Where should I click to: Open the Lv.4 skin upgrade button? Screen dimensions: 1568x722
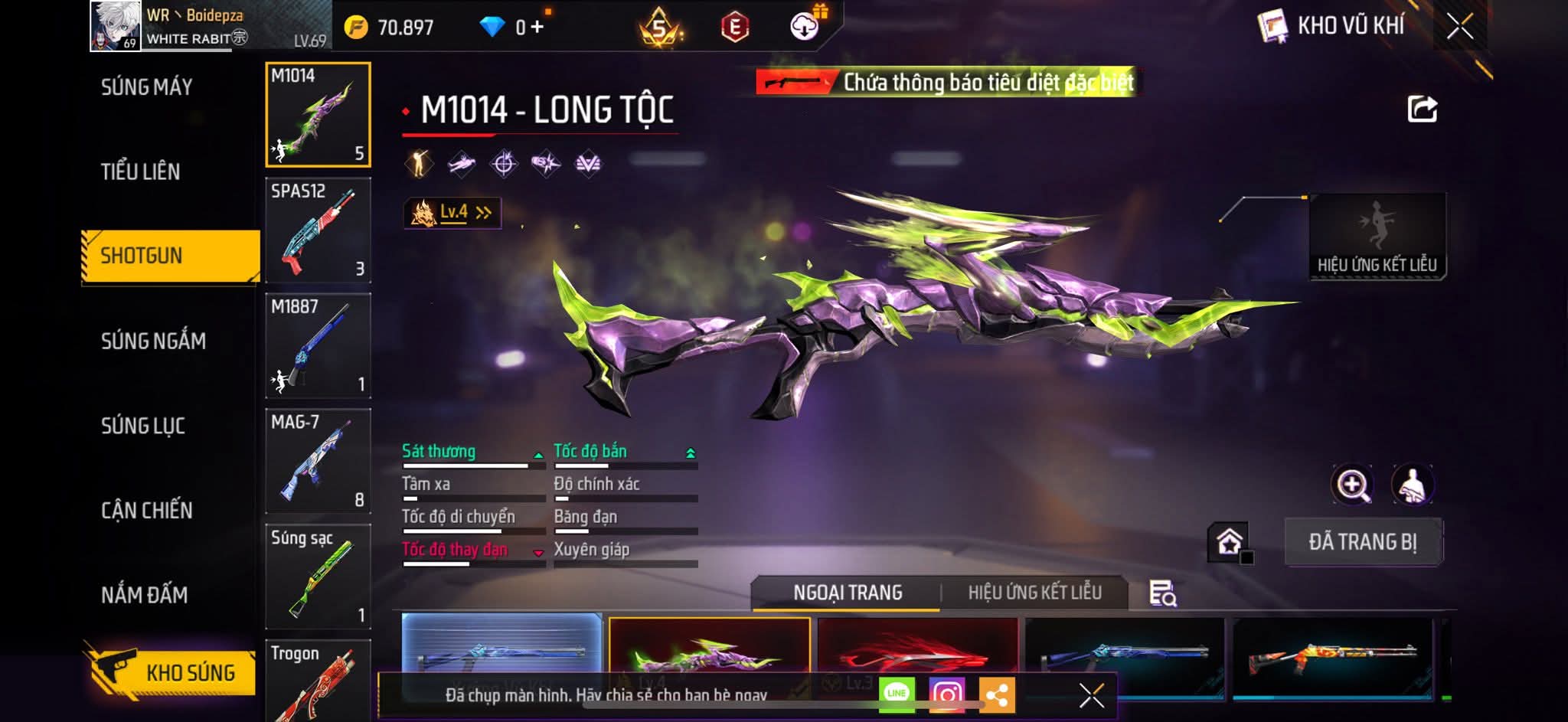[453, 213]
